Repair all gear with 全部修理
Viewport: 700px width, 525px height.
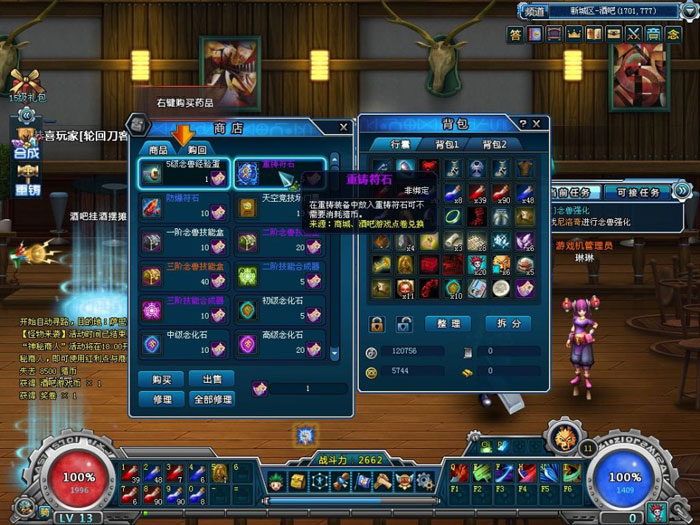coord(212,398)
